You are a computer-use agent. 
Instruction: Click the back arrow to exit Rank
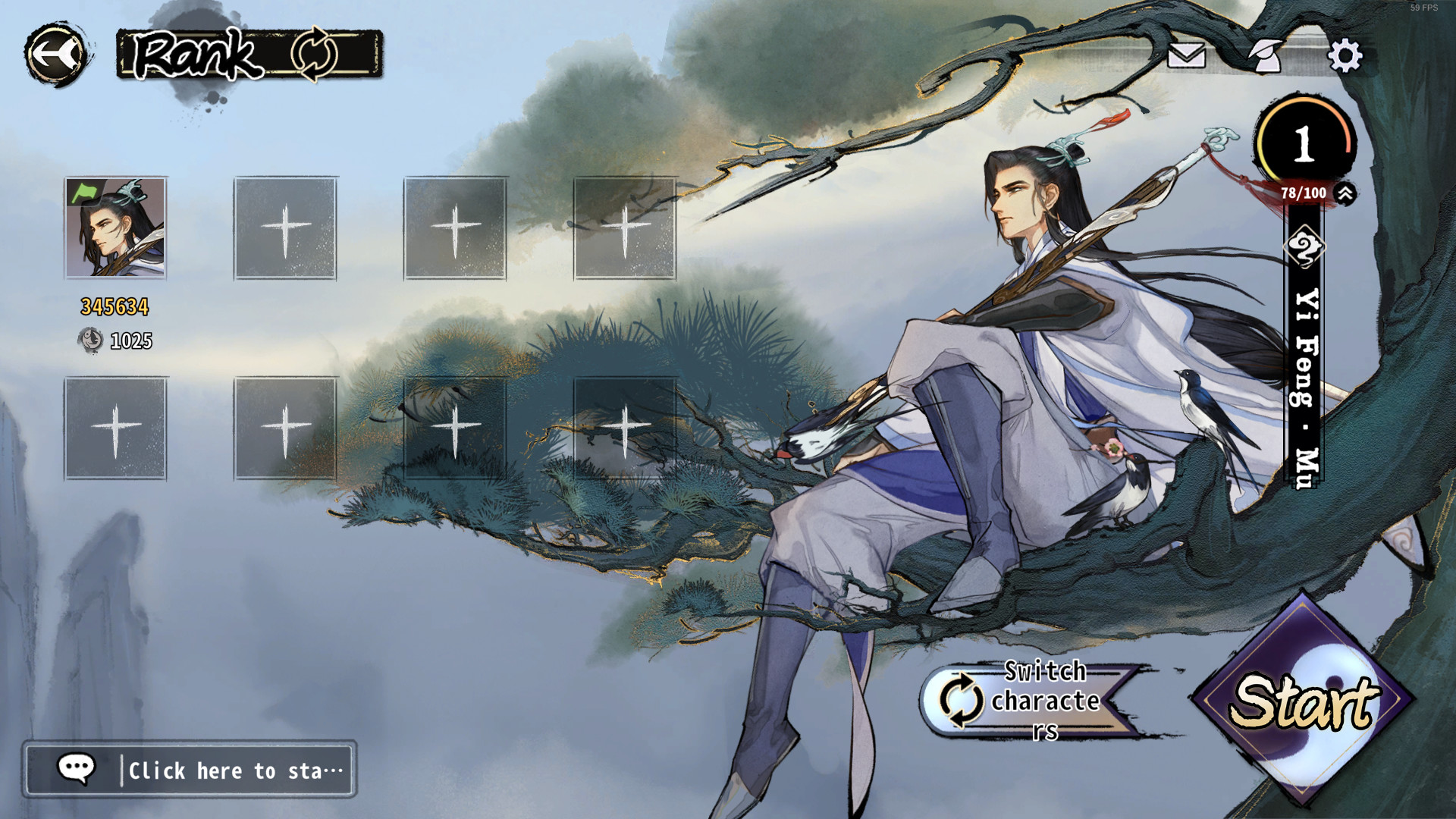pos(56,52)
